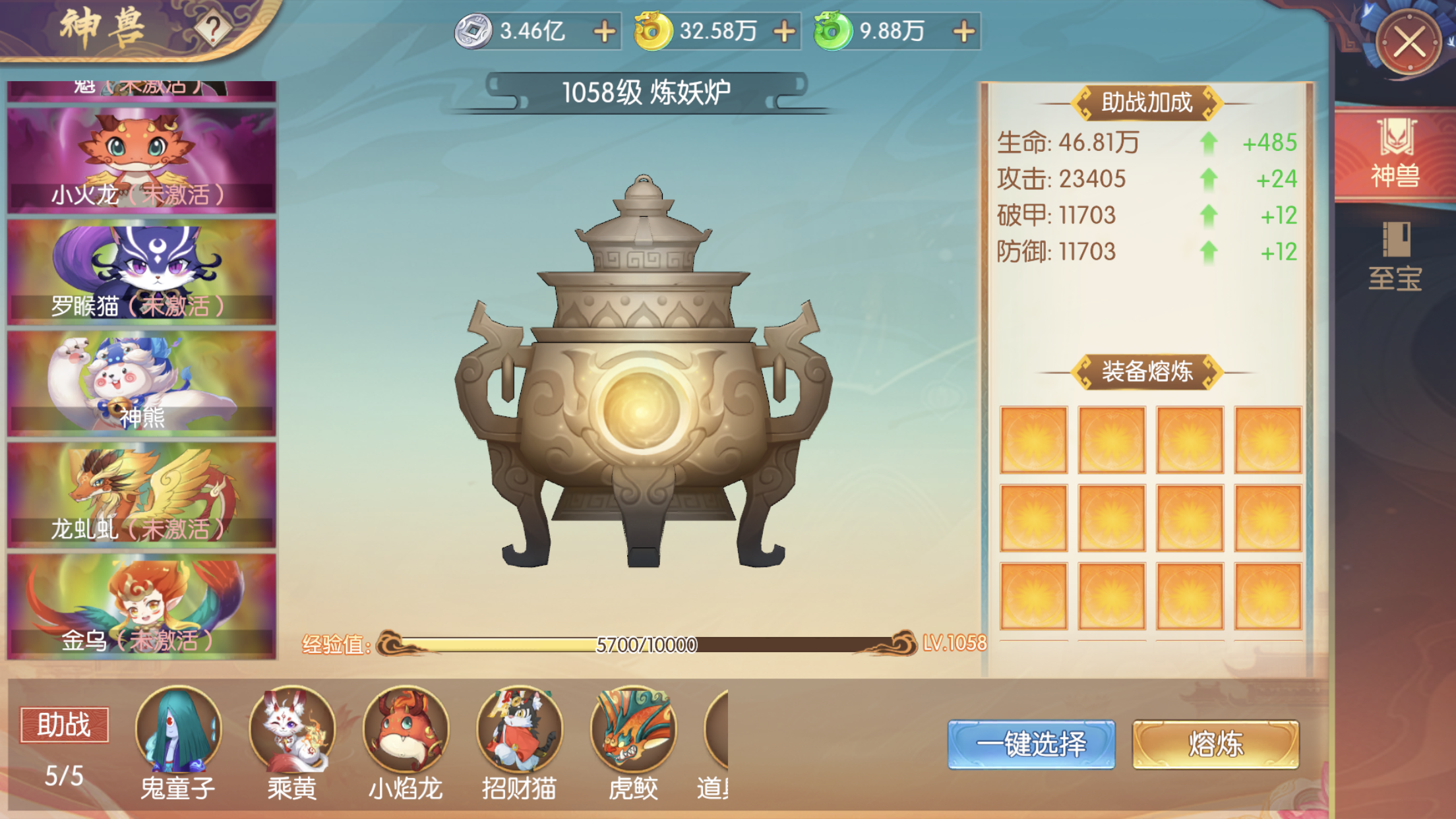Start smelting with the 熔炼 button
Viewport: 1456px width, 819px height.
[1215, 744]
